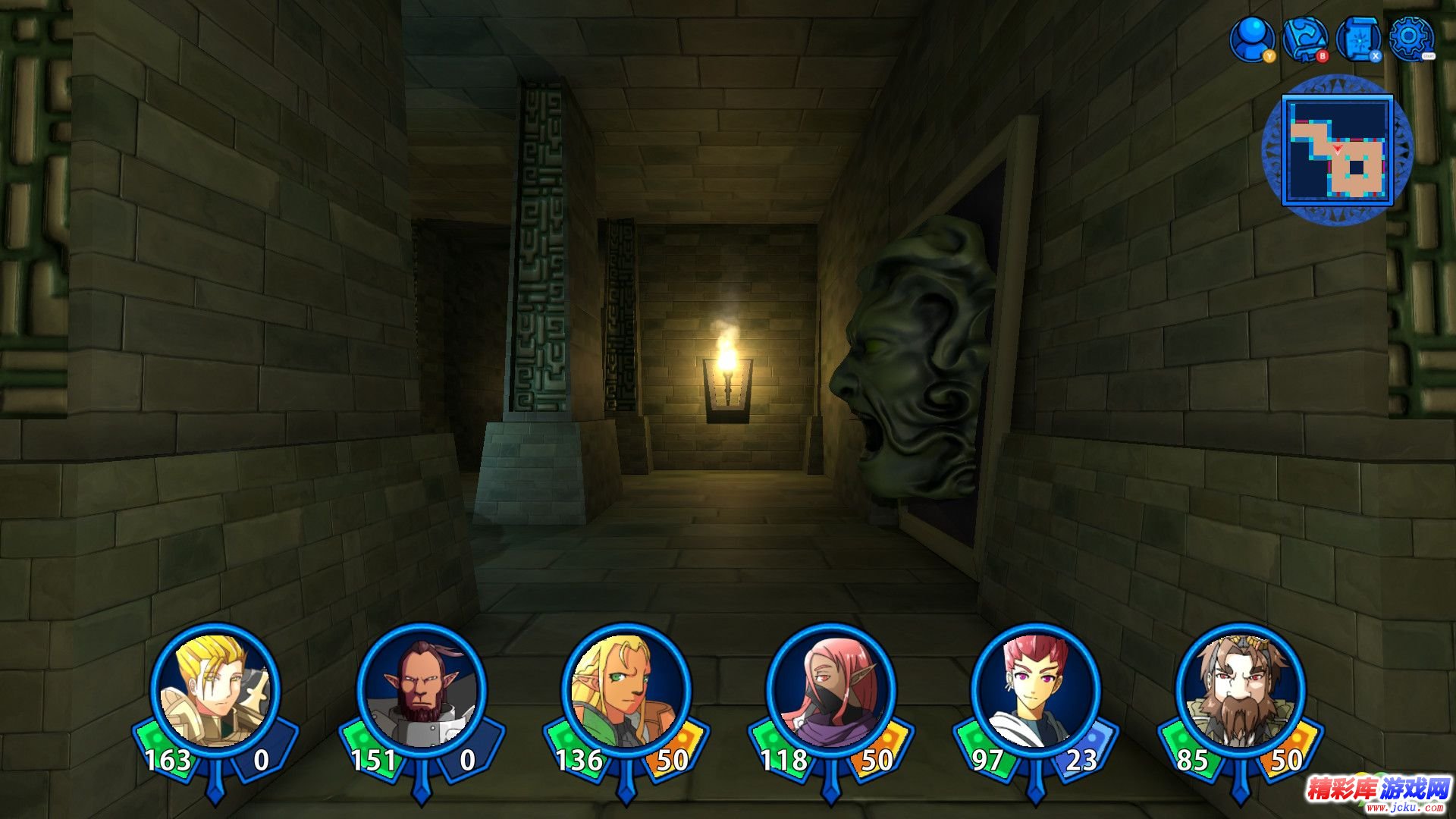Select the bearded dark-haired elf portrait

pos(421,690)
